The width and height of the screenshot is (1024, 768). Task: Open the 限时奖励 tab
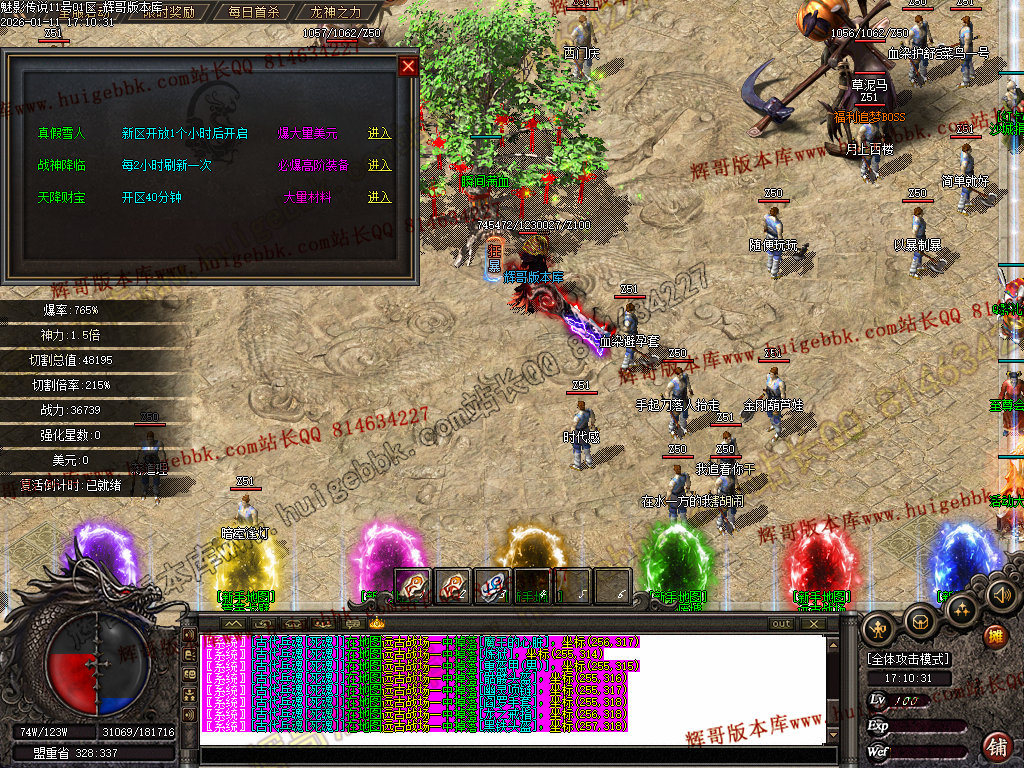click(168, 13)
